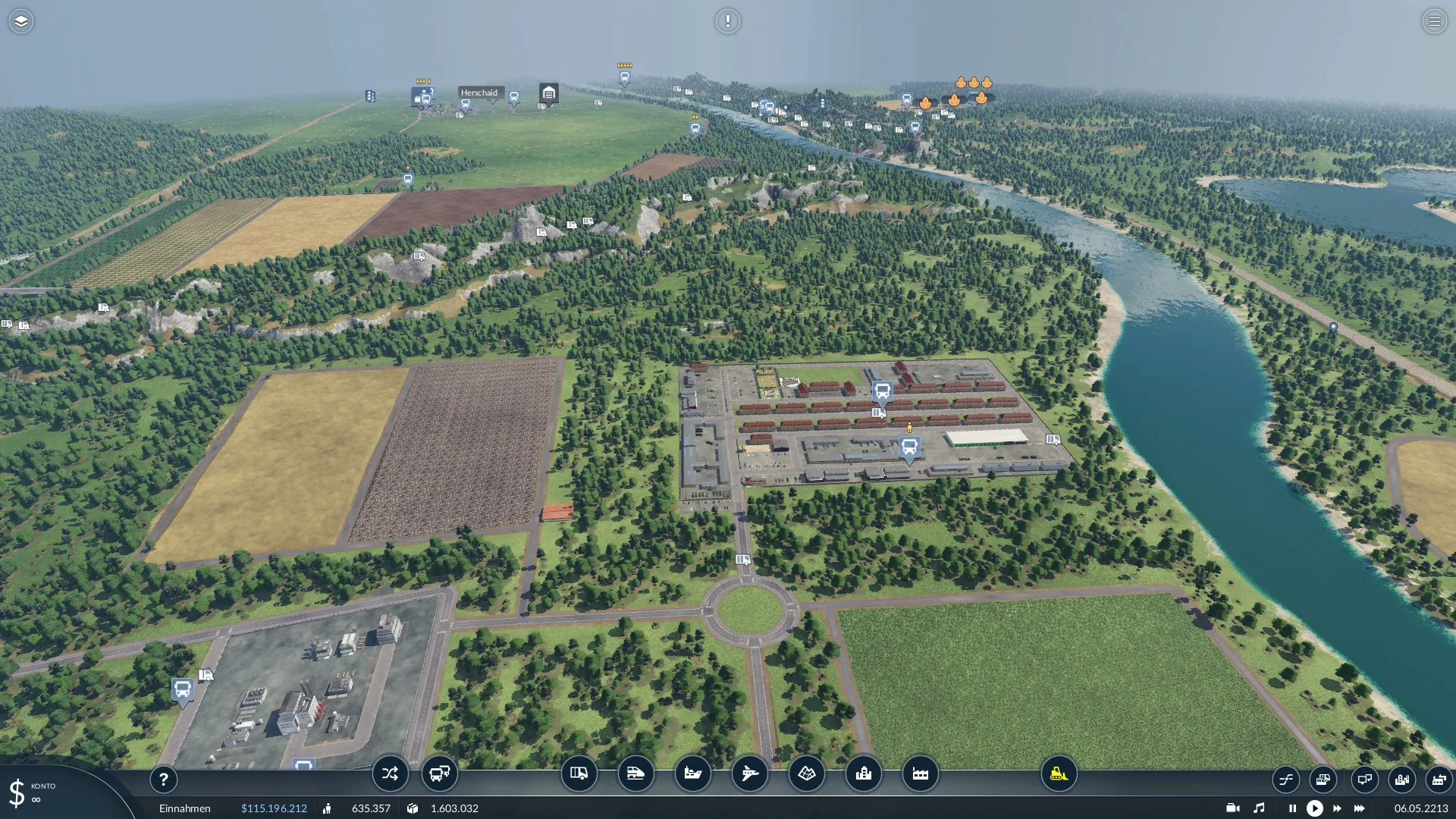Select the Herschaid town label
Screen dimensions: 1456x819
pos(479,93)
